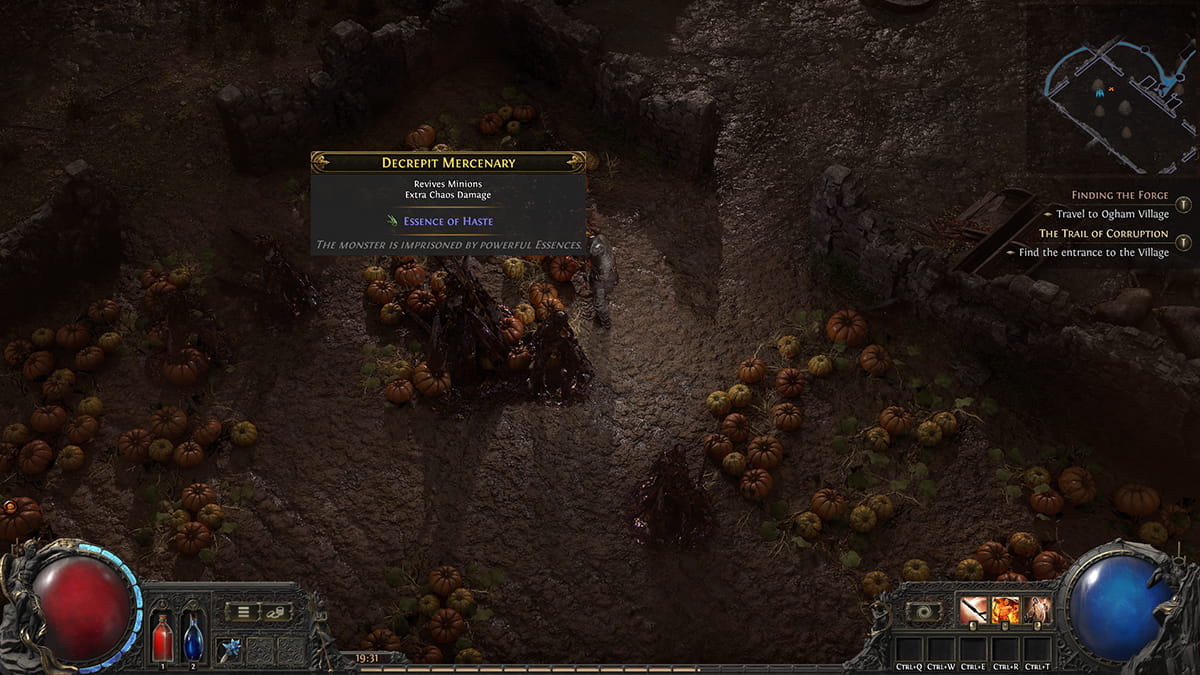Open the coin-stack shop button
The width and height of the screenshot is (1200, 675).
click(x=277, y=612)
